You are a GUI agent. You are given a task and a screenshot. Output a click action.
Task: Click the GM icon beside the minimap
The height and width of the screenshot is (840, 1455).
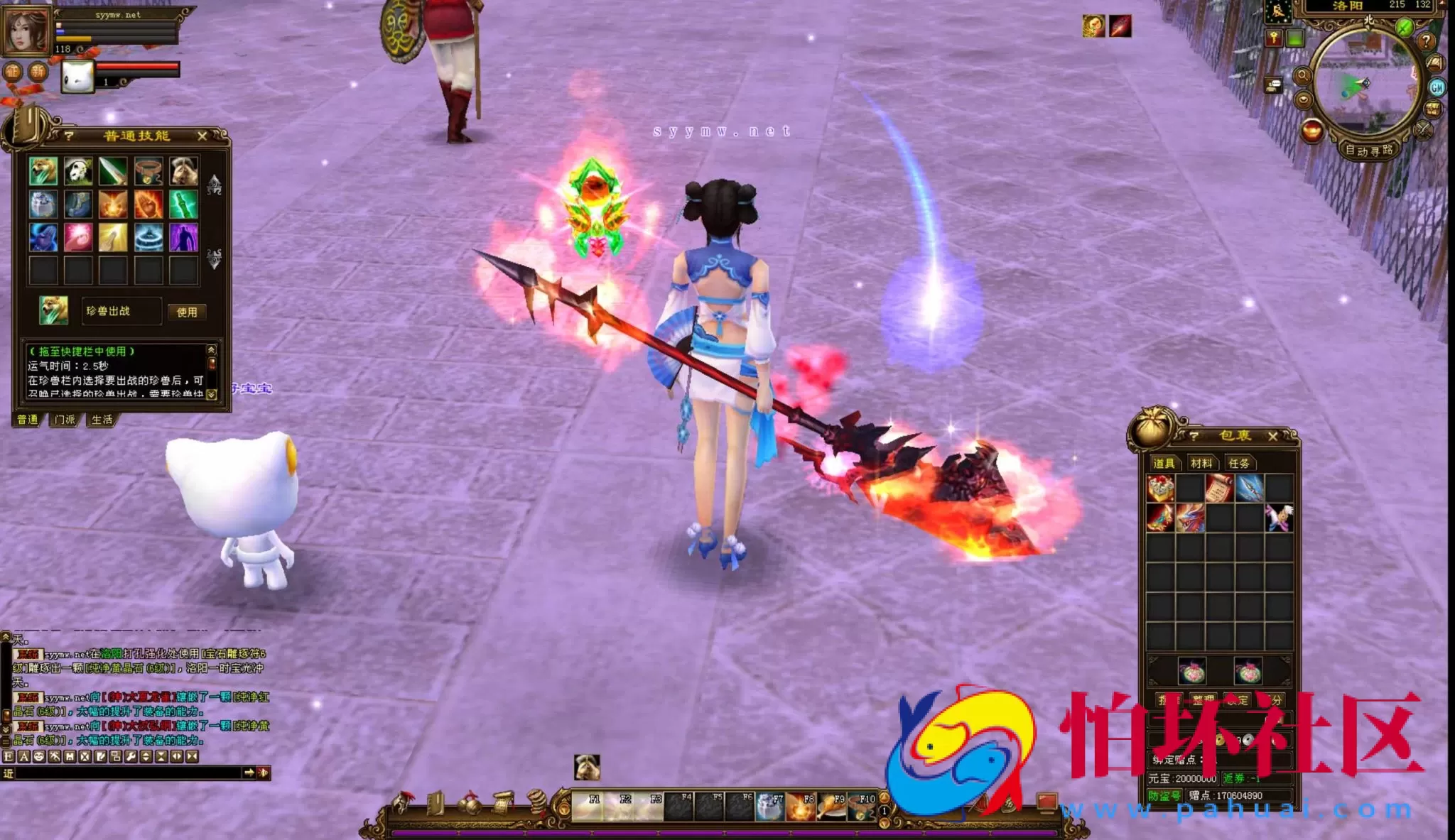point(1437,87)
